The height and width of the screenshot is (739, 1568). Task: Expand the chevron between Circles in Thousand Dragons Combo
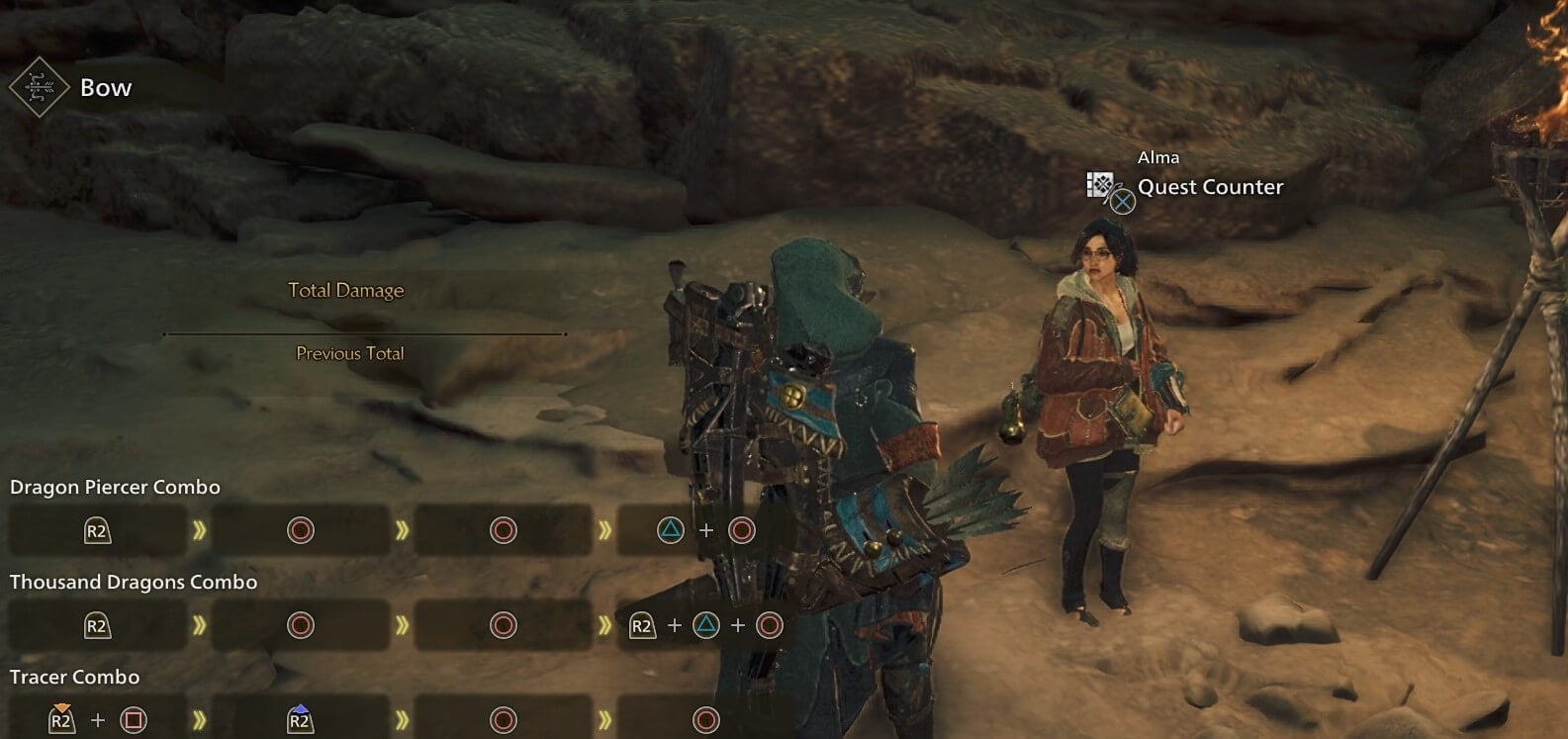pyautogui.click(x=402, y=625)
